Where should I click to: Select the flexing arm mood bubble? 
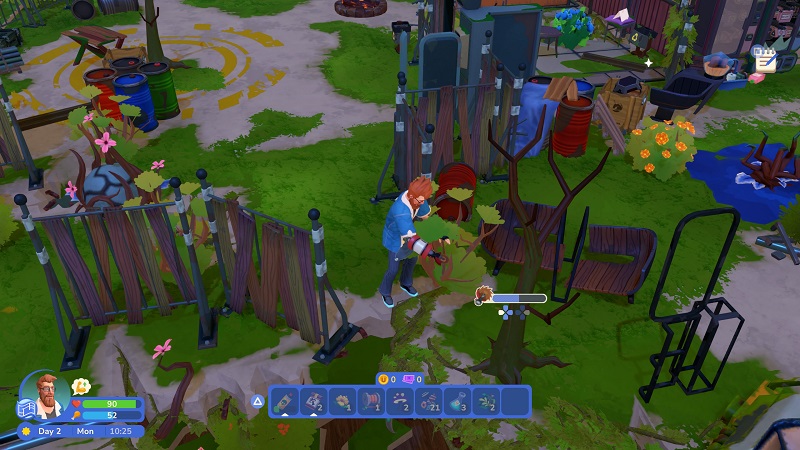(81, 386)
